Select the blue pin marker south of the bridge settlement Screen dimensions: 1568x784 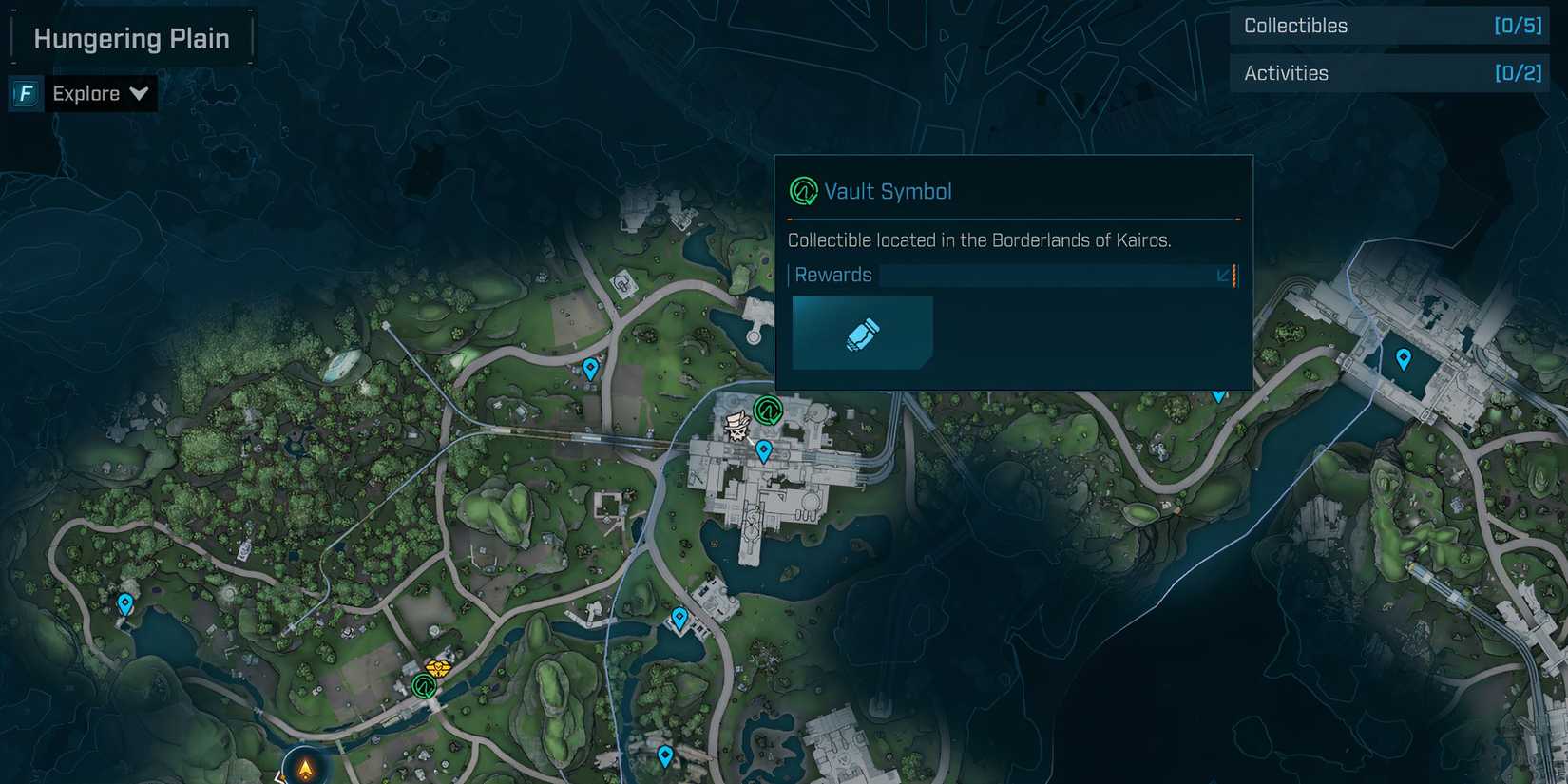point(679,616)
